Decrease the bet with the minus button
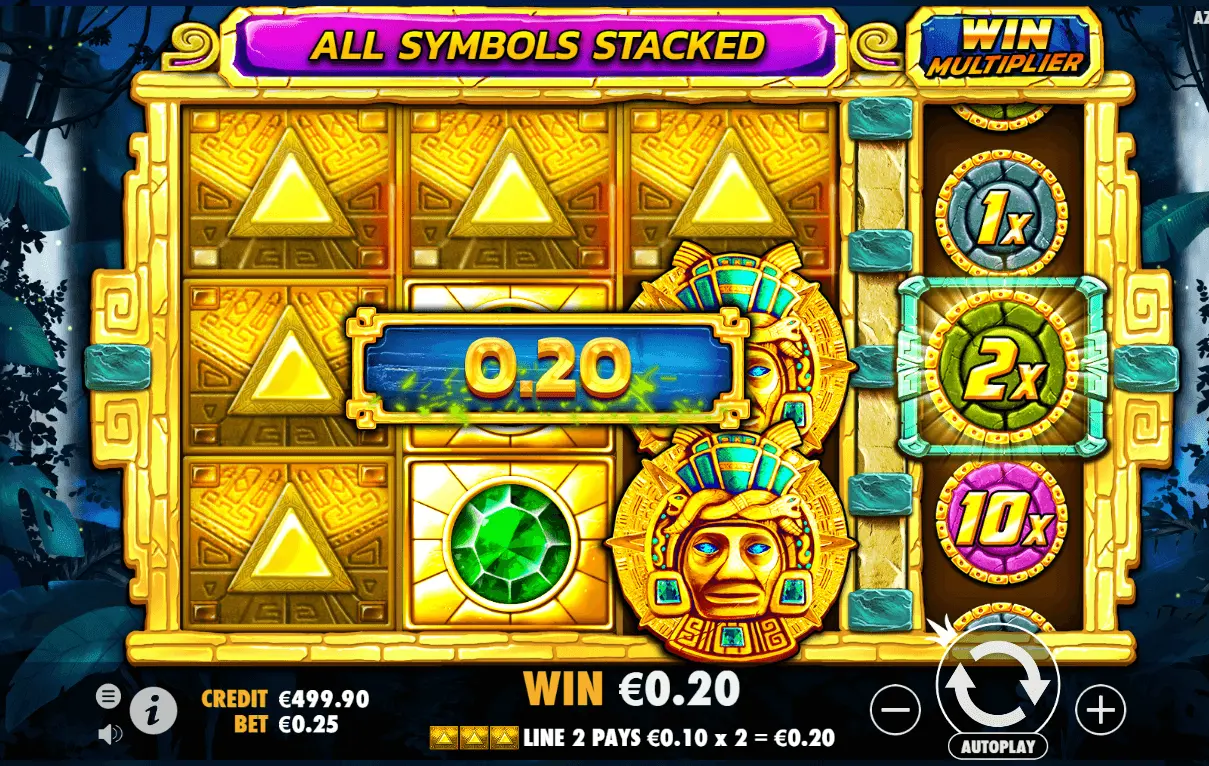This screenshot has width=1209, height=766. tap(895, 710)
